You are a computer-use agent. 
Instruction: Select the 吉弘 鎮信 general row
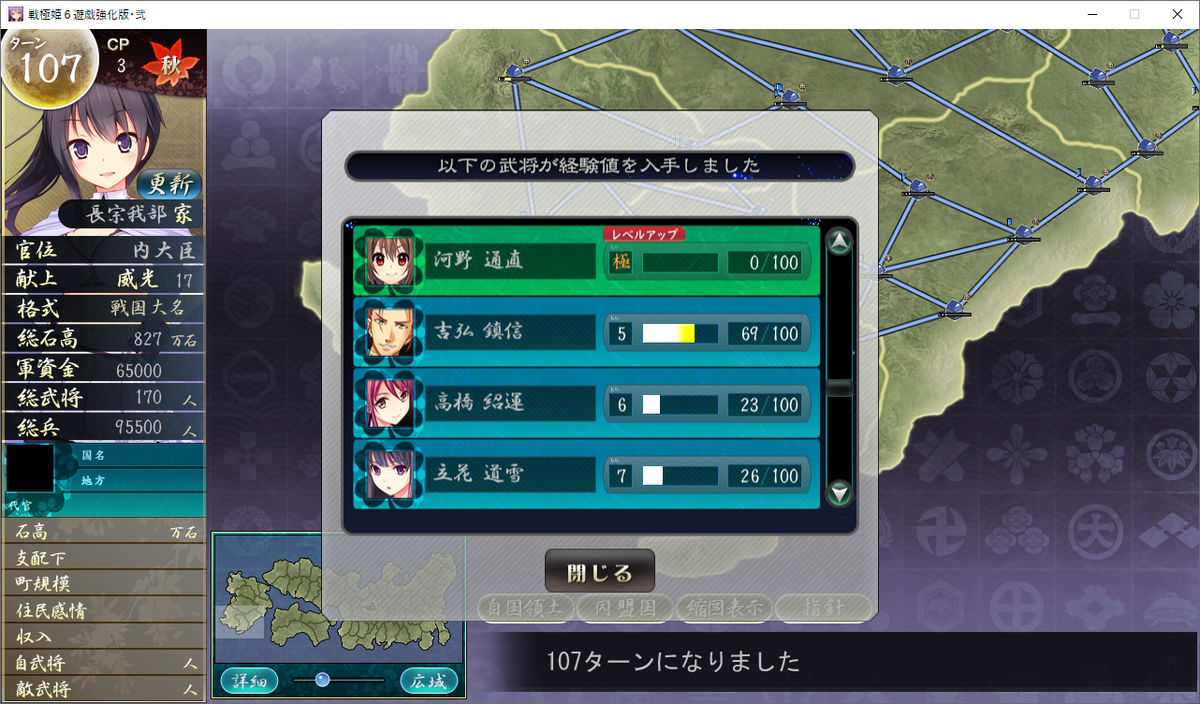coord(586,333)
